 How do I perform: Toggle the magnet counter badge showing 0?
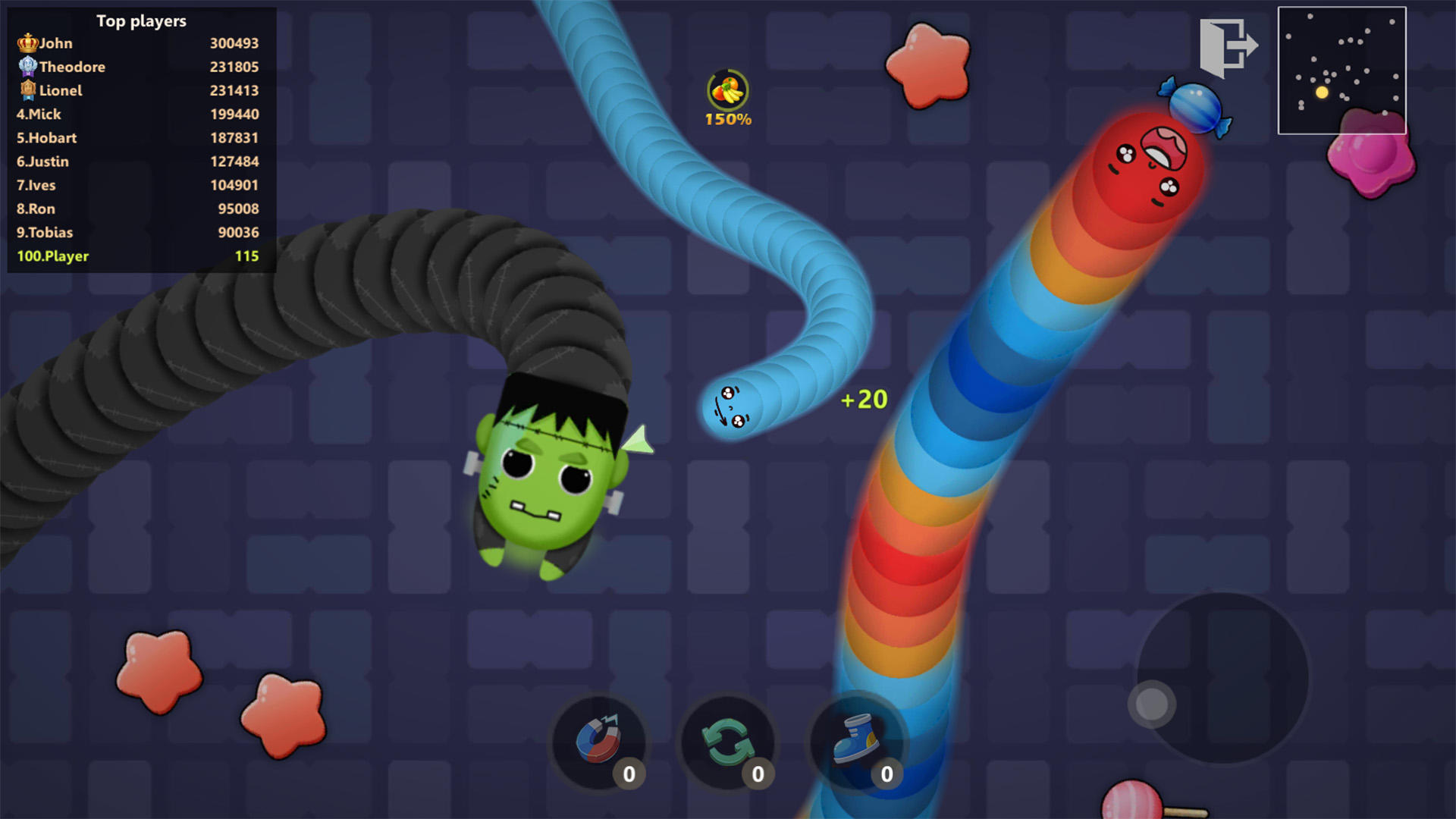click(628, 773)
